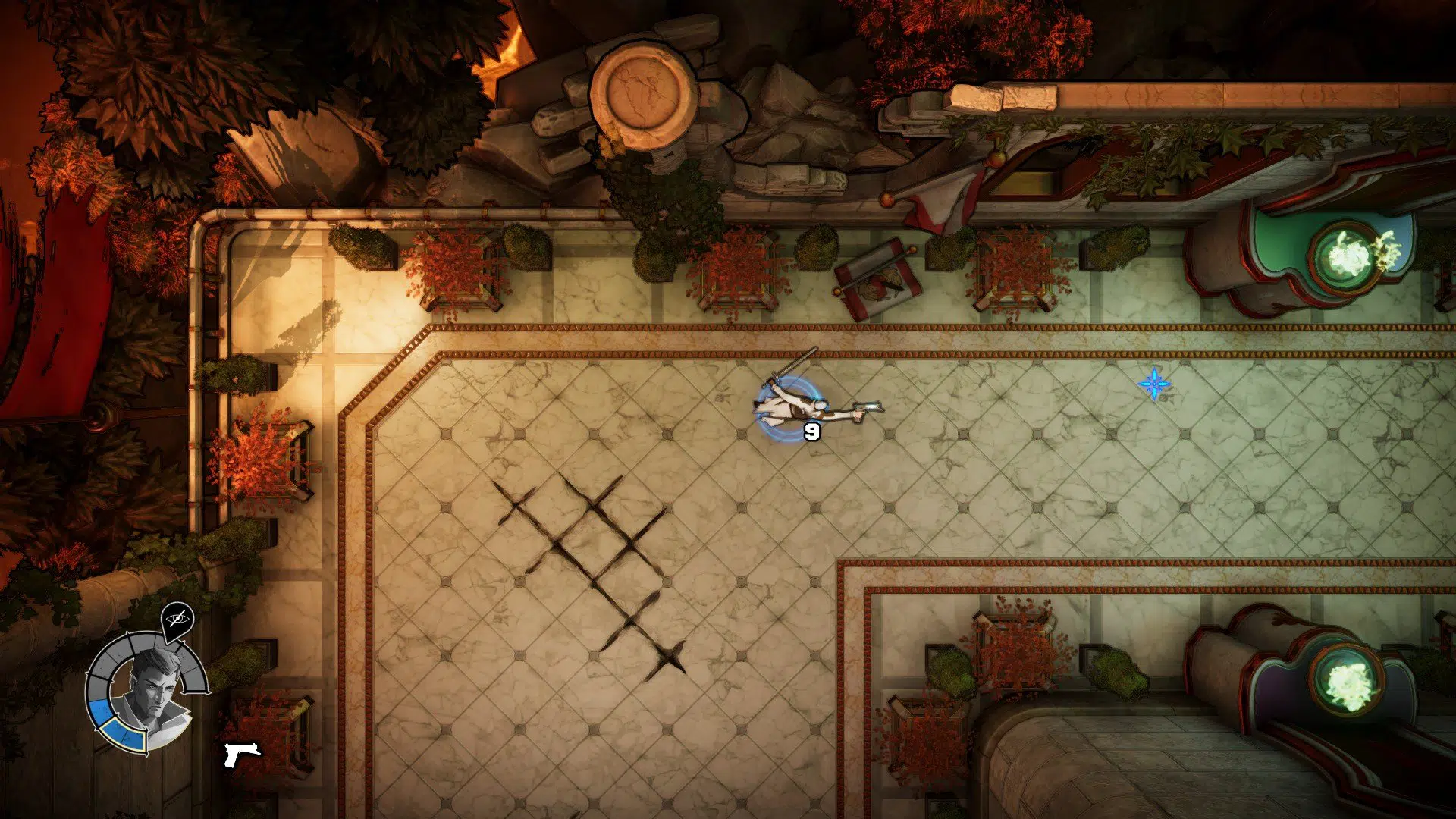The height and width of the screenshot is (819, 1456).
Task: Select the pistol weapon icon
Action: [241, 753]
